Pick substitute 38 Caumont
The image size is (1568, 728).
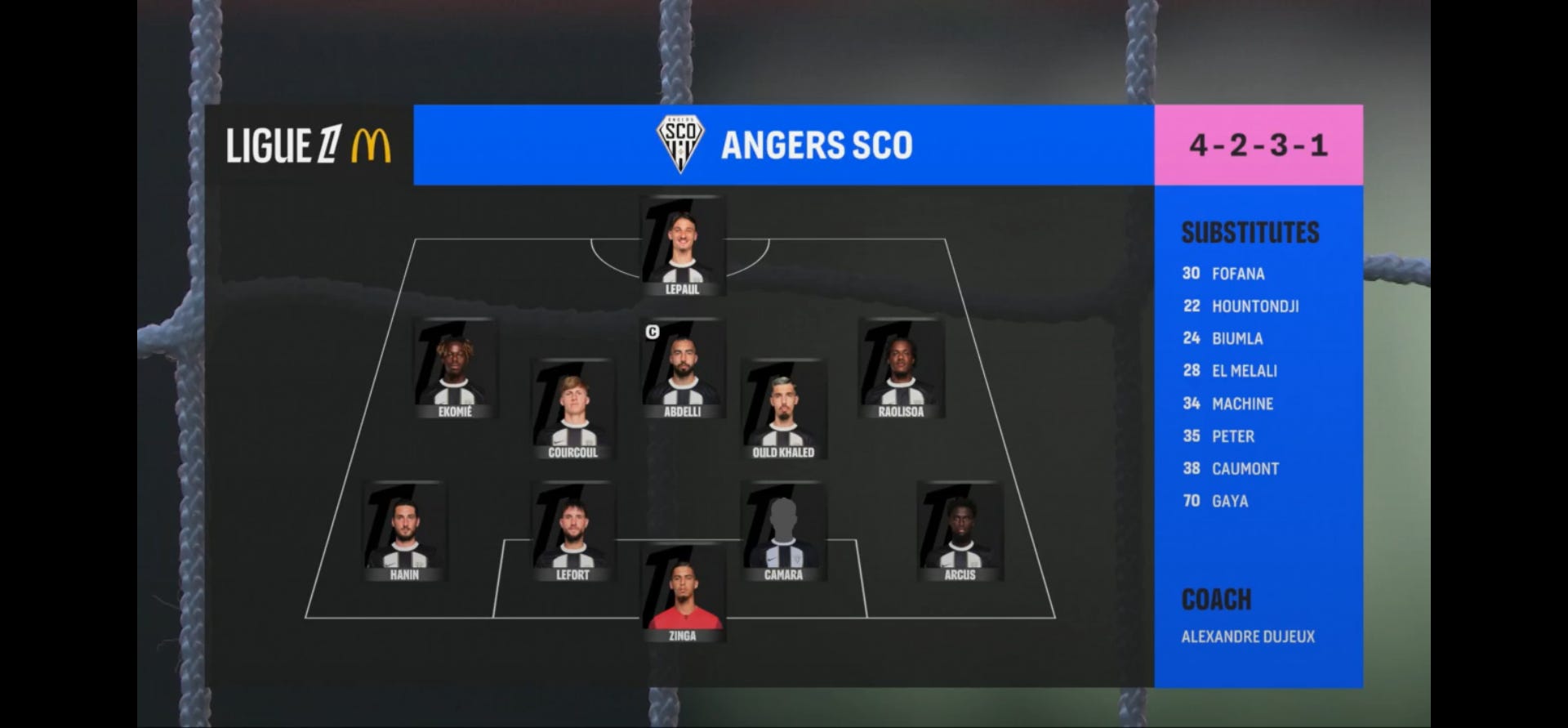coord(1232,469)
